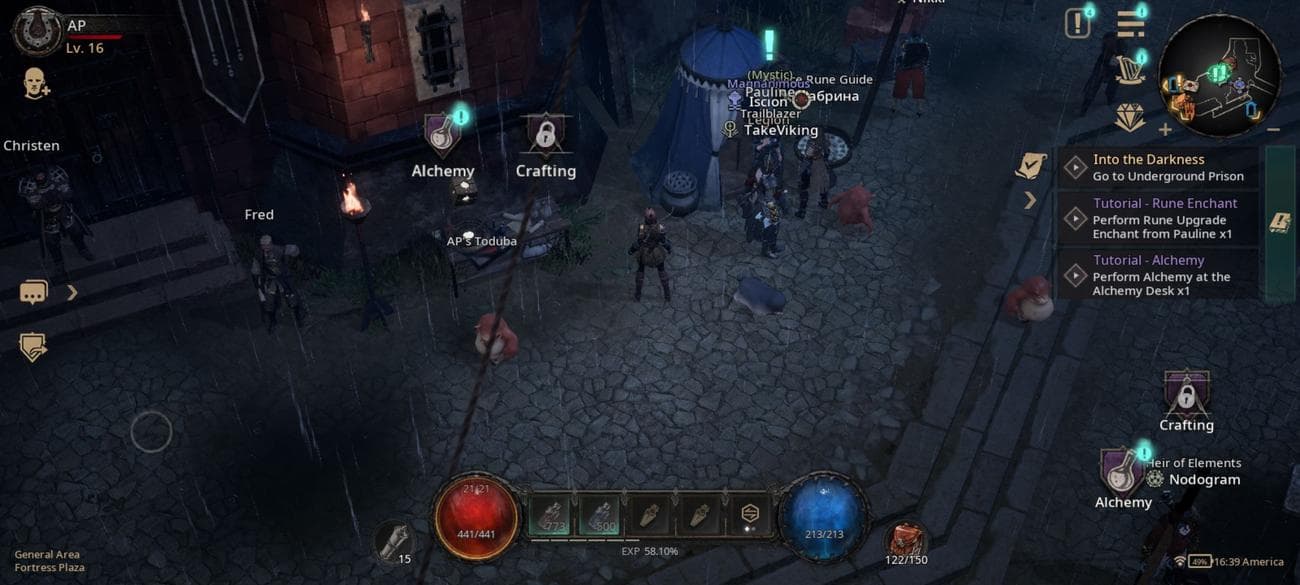The width and height of the screenshot is (1300, 585).
Task: Open the main menu list icon
Action: [1131, 24]
